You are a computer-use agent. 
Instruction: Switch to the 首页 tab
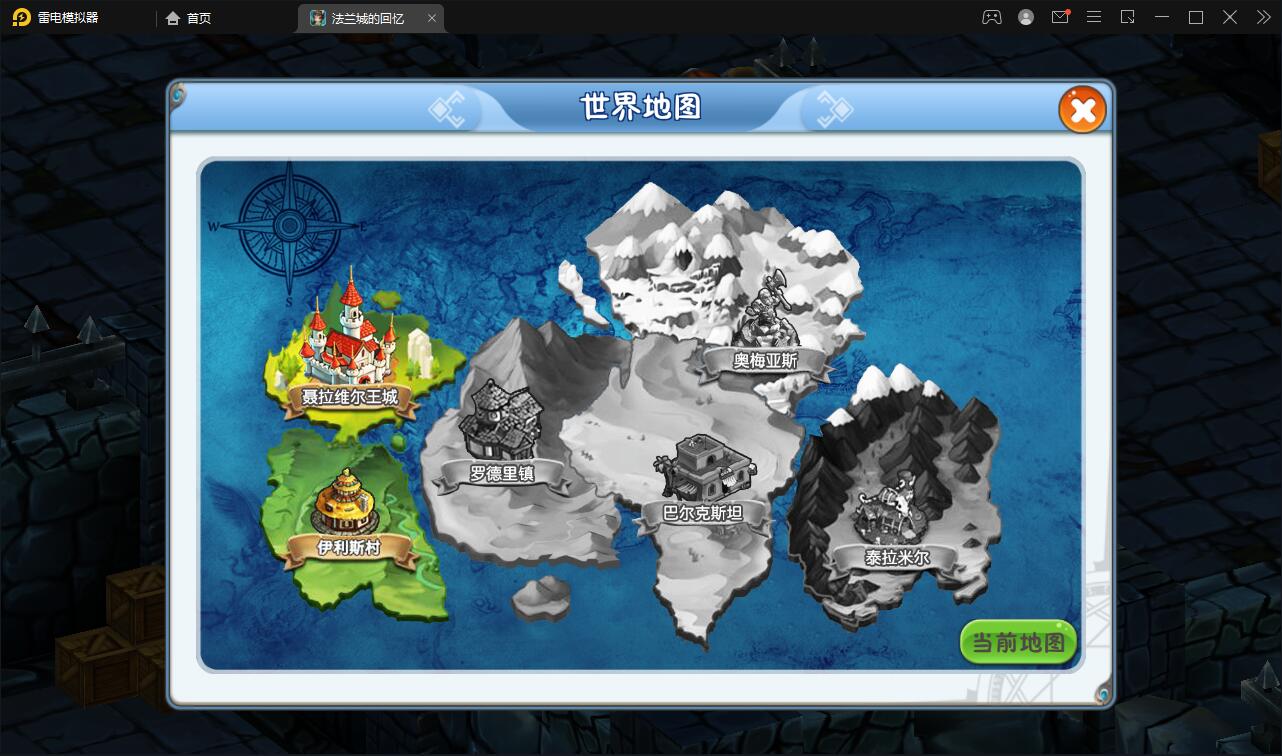[x=189, y=18]
